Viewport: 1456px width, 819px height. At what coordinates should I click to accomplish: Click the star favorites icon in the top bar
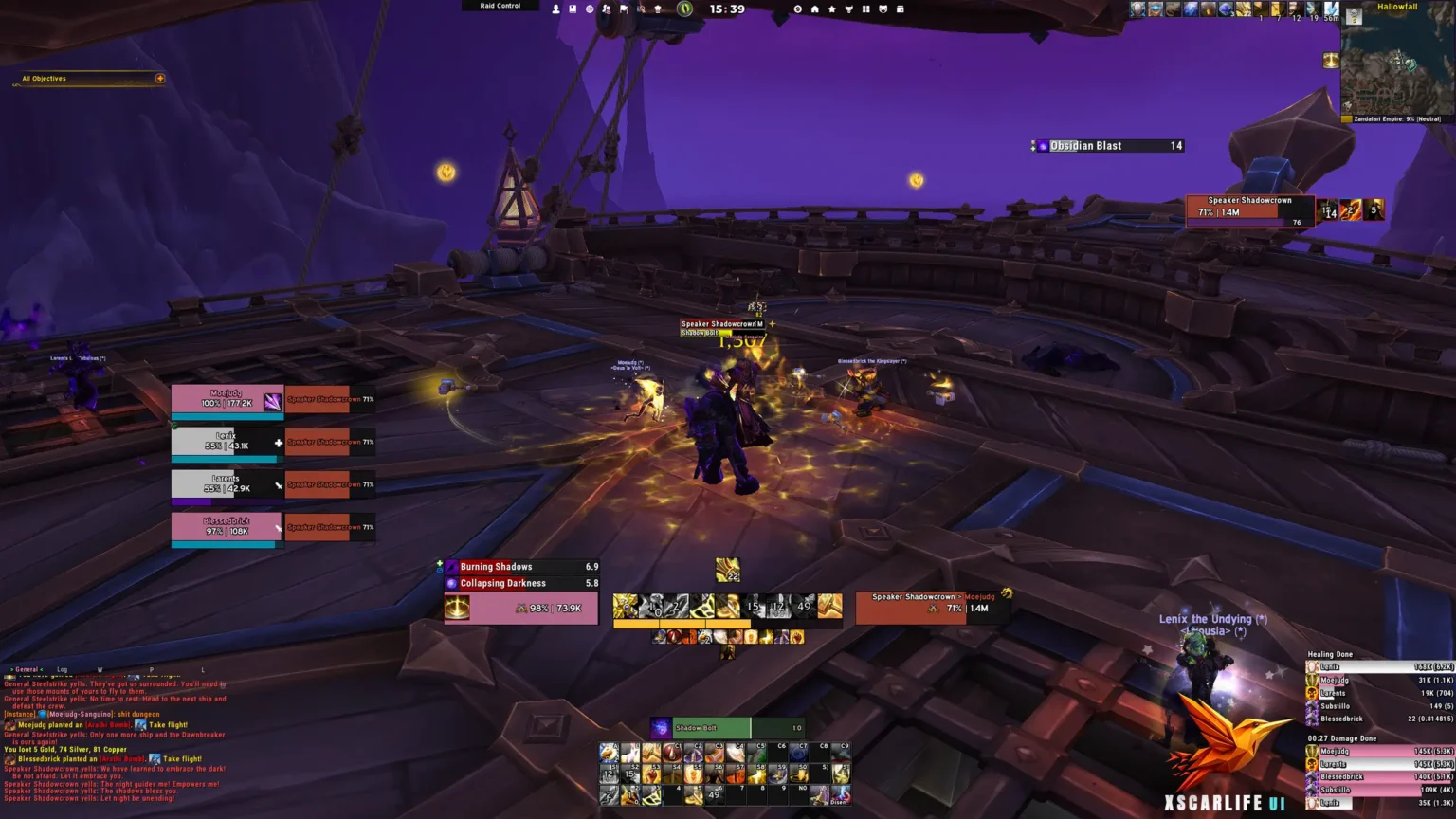831,9
